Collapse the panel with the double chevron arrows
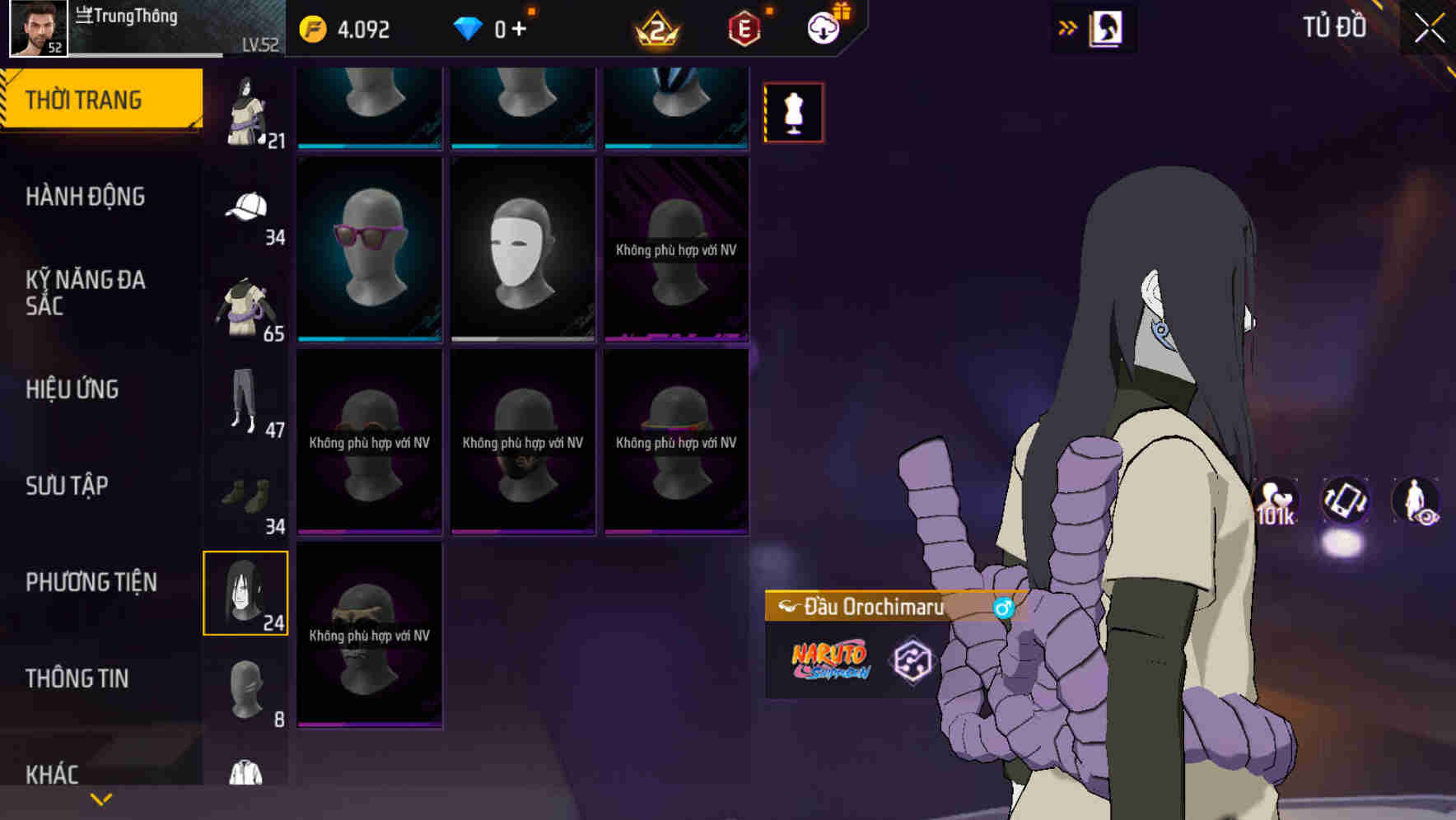1456x820 pixels. coord(1068,26)
